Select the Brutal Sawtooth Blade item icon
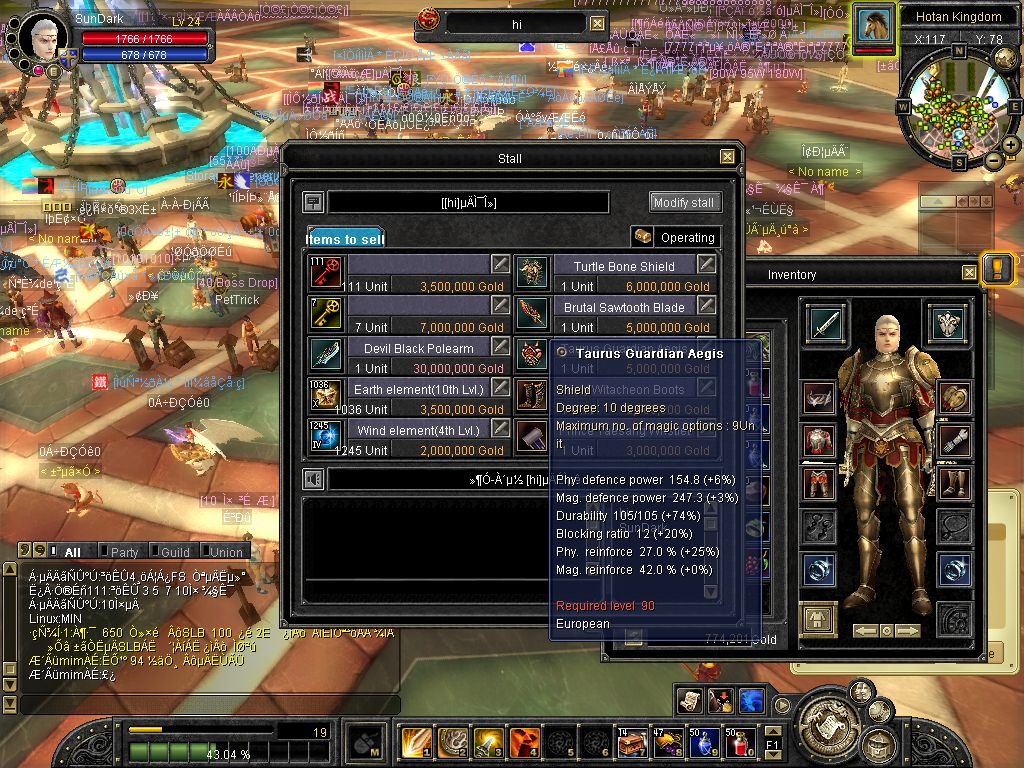Screen dimensions: 1024x768 click(533, 313)
